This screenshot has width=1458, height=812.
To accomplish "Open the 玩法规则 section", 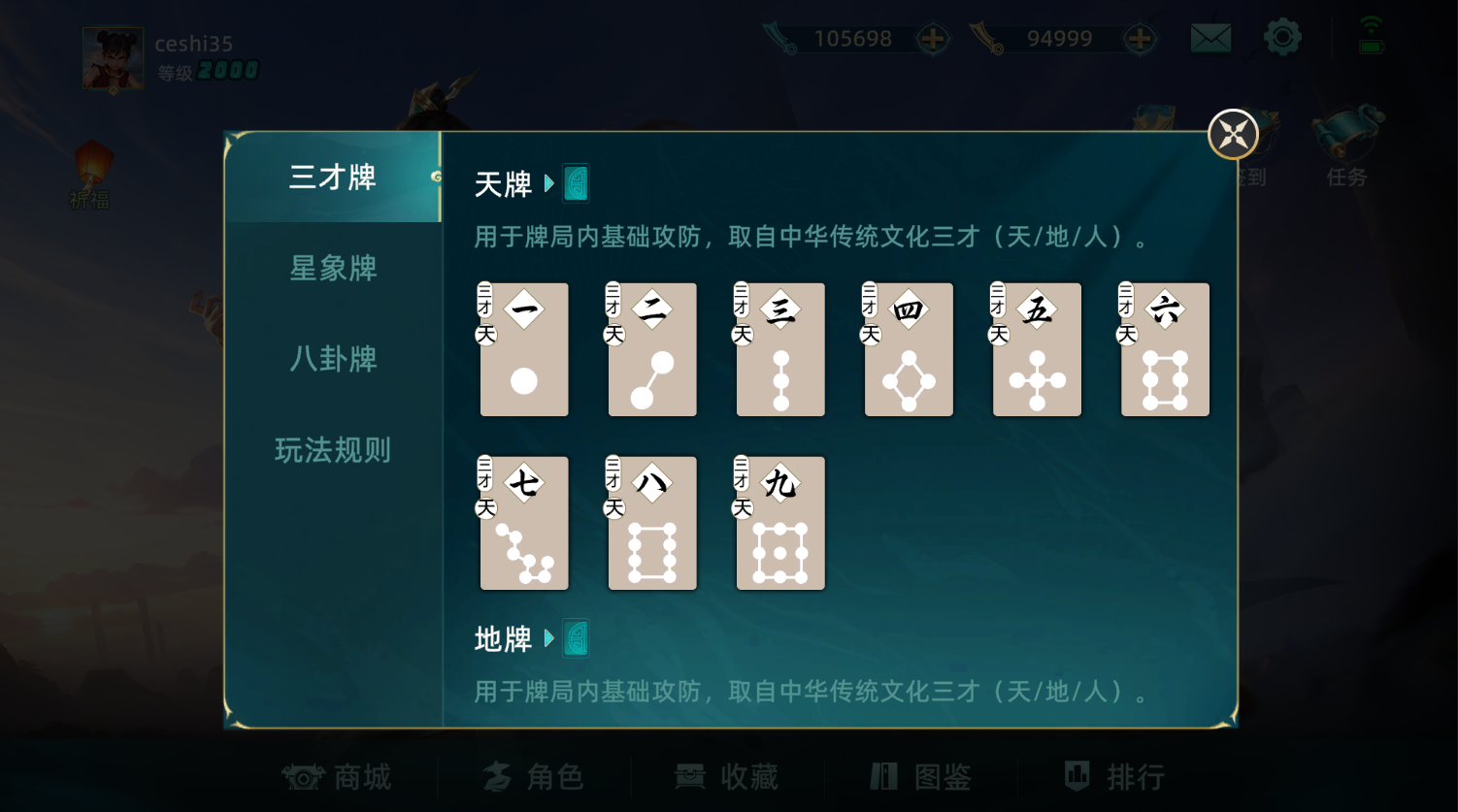I will pos(332,450).
